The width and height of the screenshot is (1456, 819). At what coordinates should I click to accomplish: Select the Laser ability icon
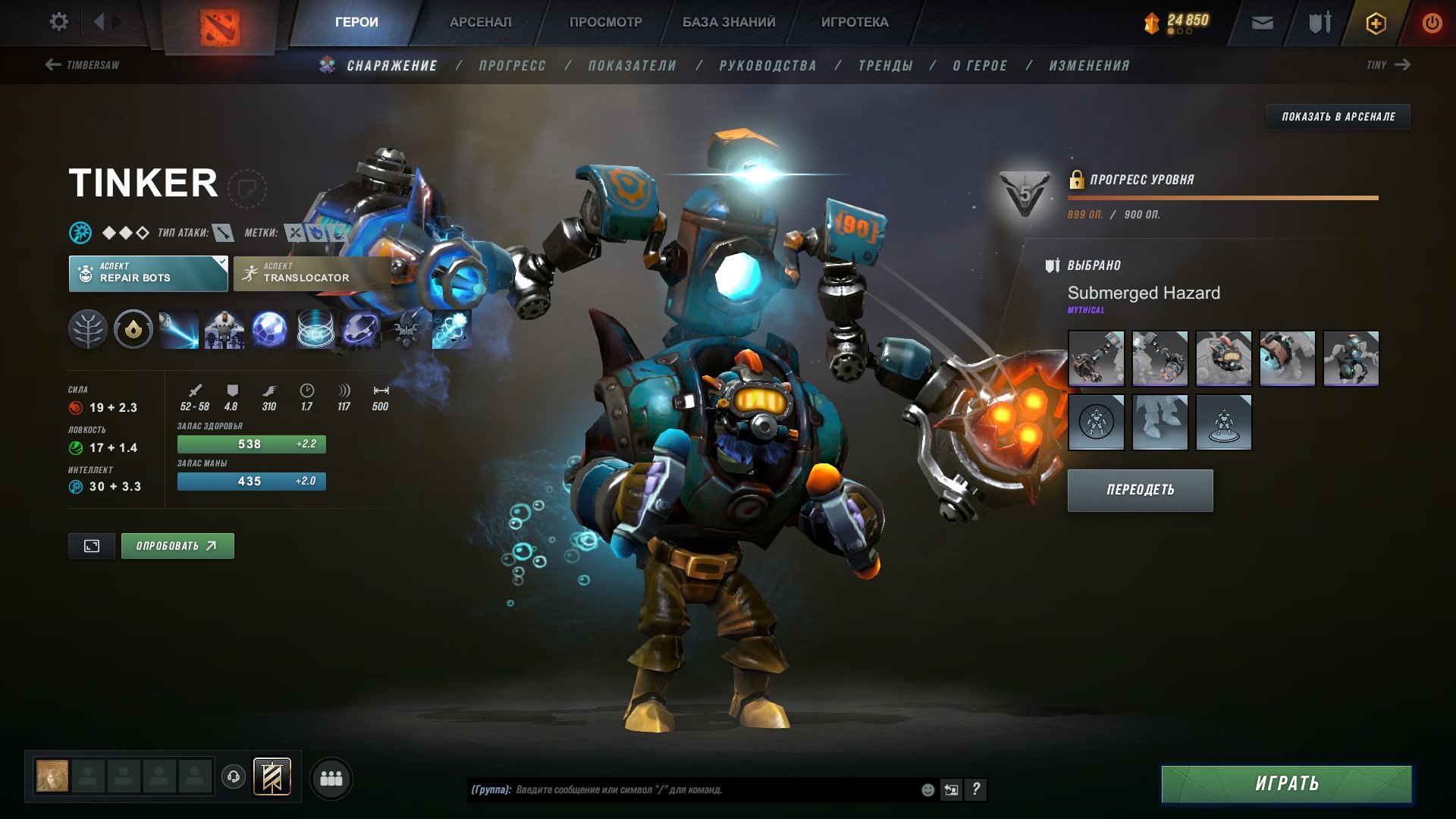click(x=180, y=329)
